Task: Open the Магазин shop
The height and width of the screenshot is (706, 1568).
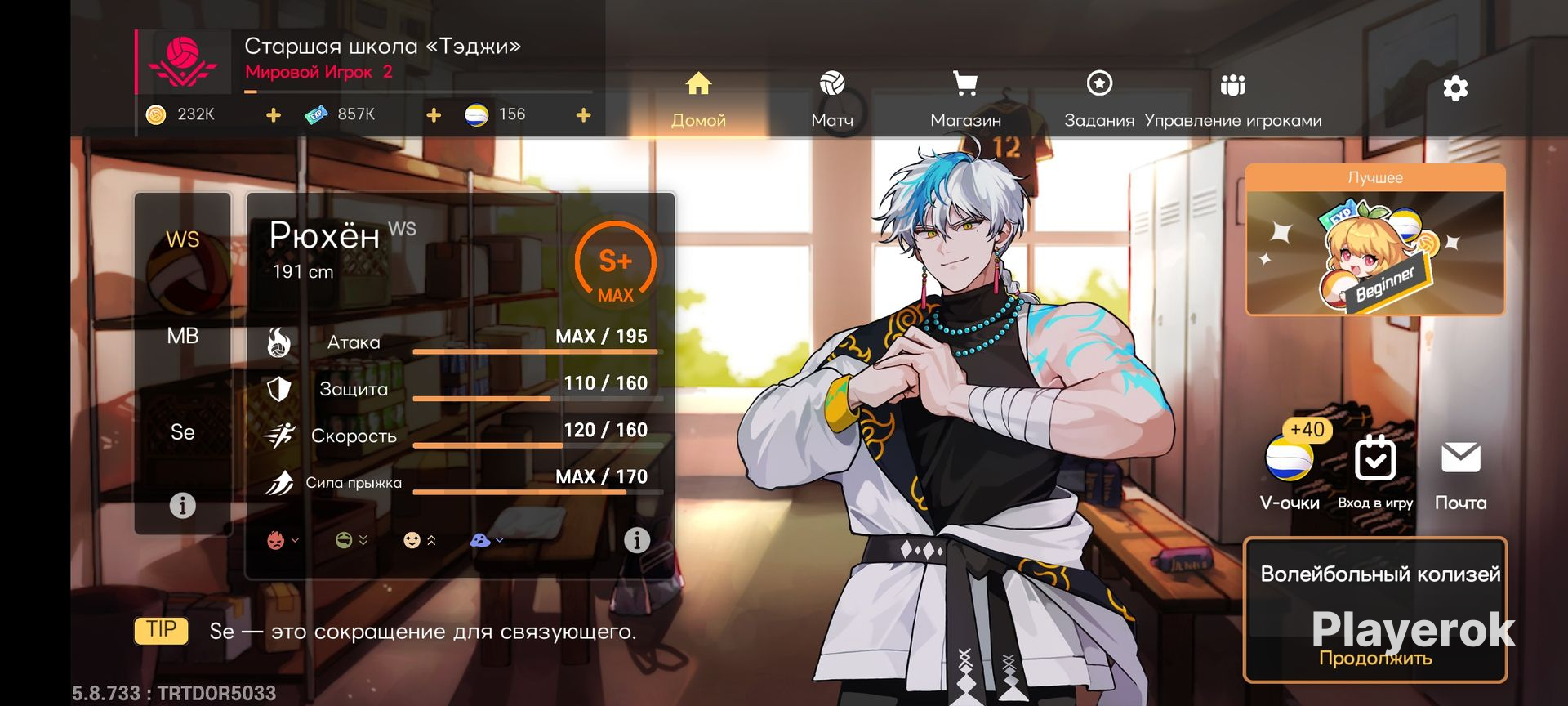Action: point(965,100)
